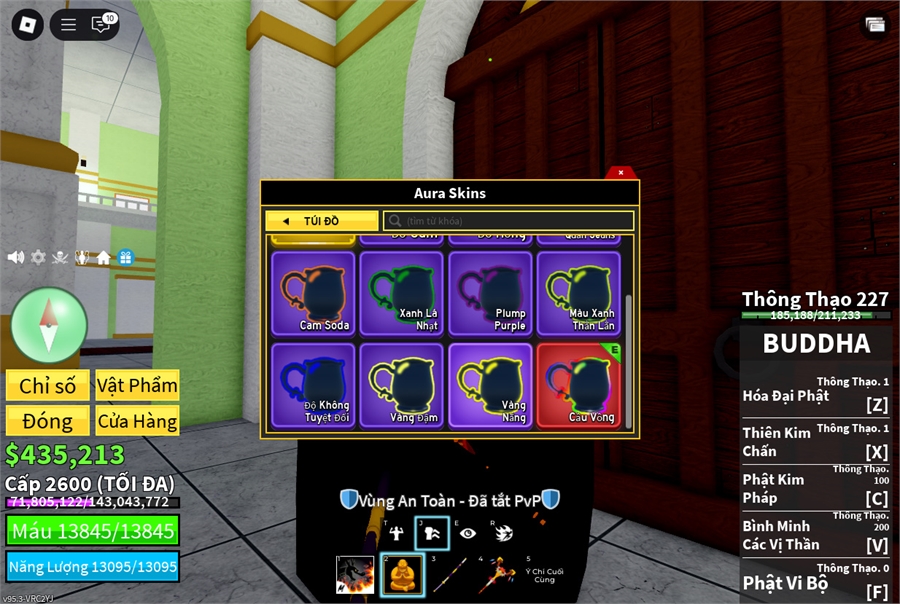Close the Aura Skins window
The image size is (900, 604).
click(x=621, y=172)
